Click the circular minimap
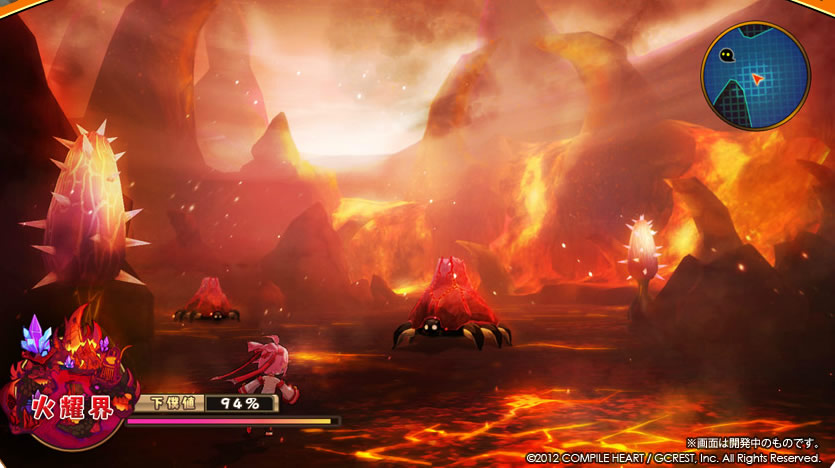Viewport: 835px width, 468px height. 755,77
